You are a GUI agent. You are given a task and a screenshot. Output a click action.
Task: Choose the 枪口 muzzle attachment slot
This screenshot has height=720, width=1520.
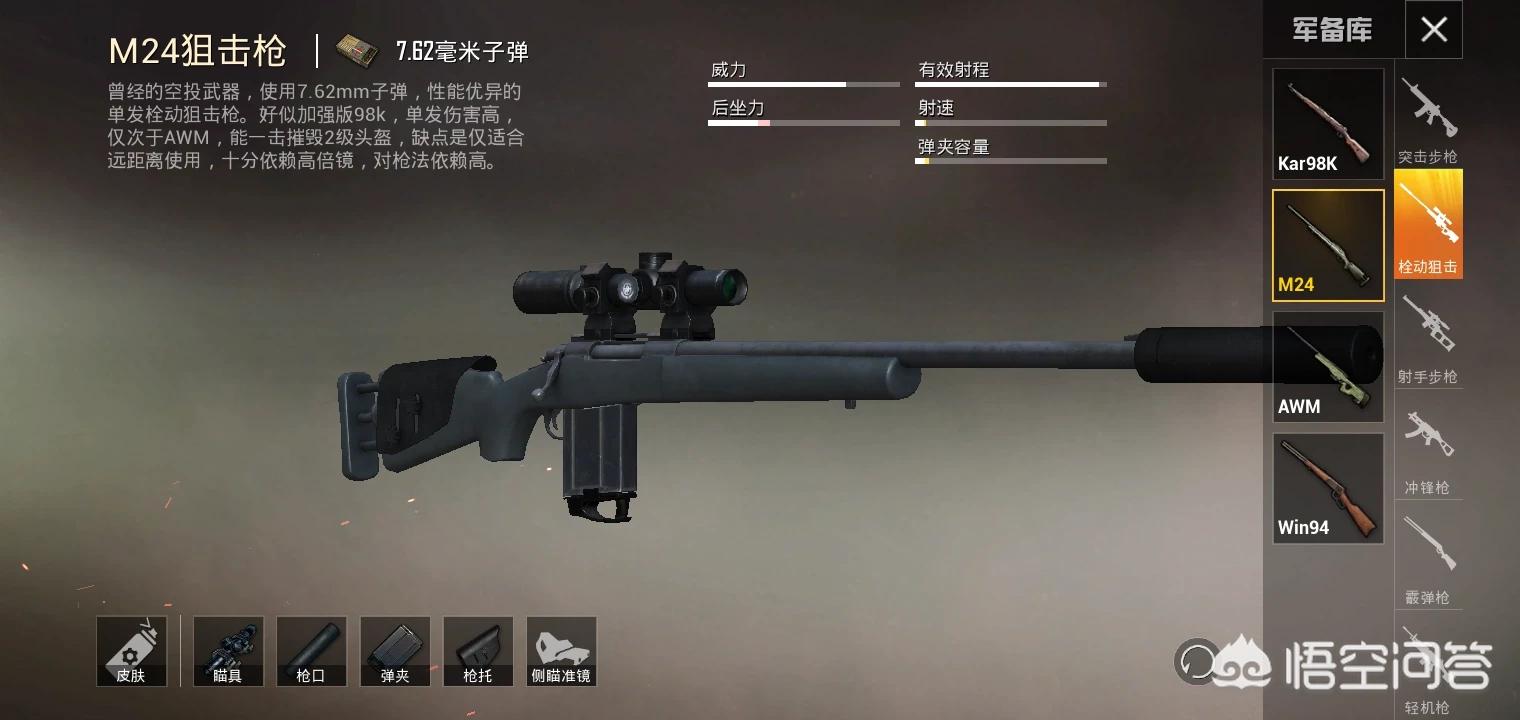tap(311, 651)
